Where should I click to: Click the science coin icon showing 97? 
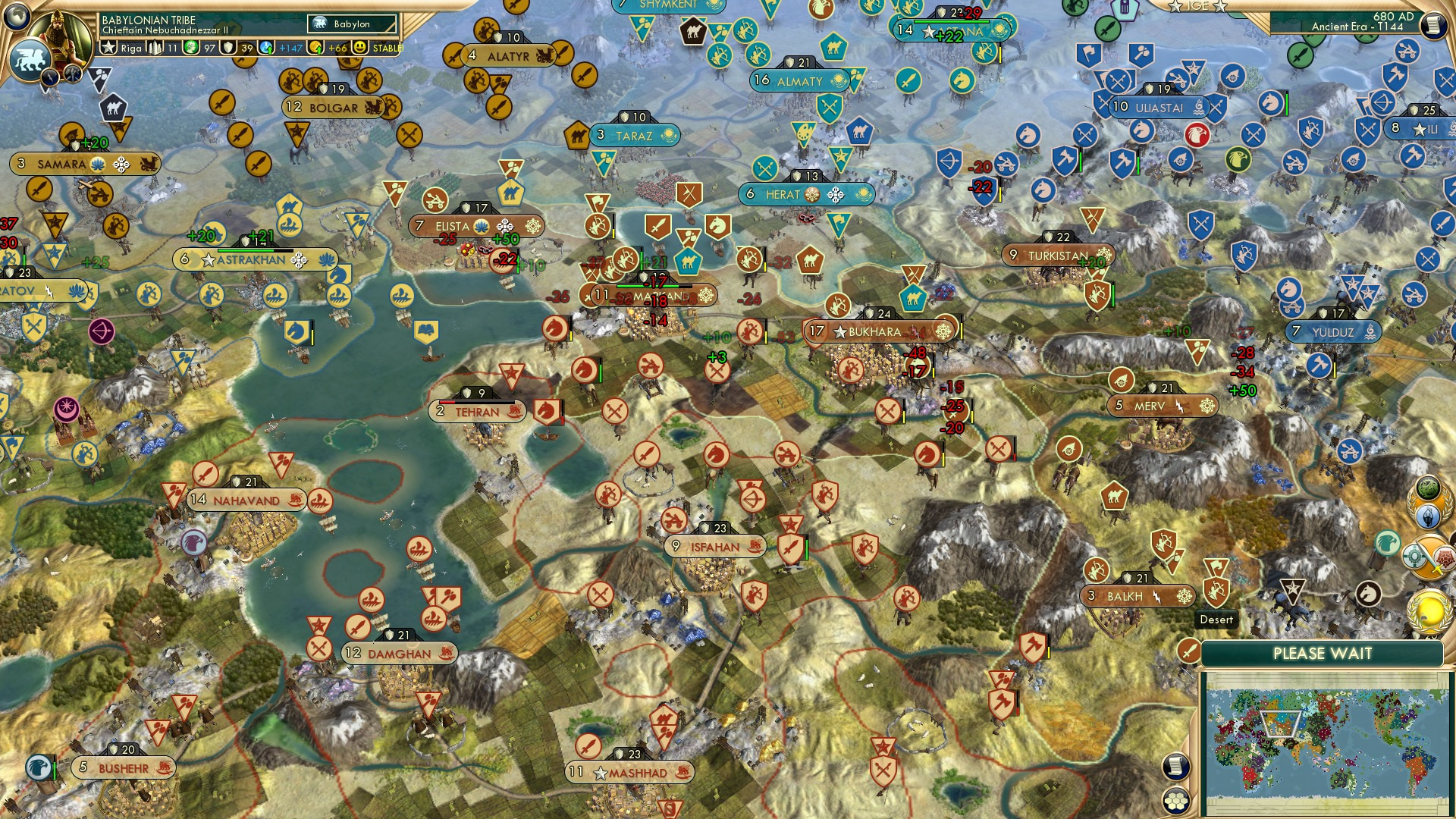click(191, 47)
